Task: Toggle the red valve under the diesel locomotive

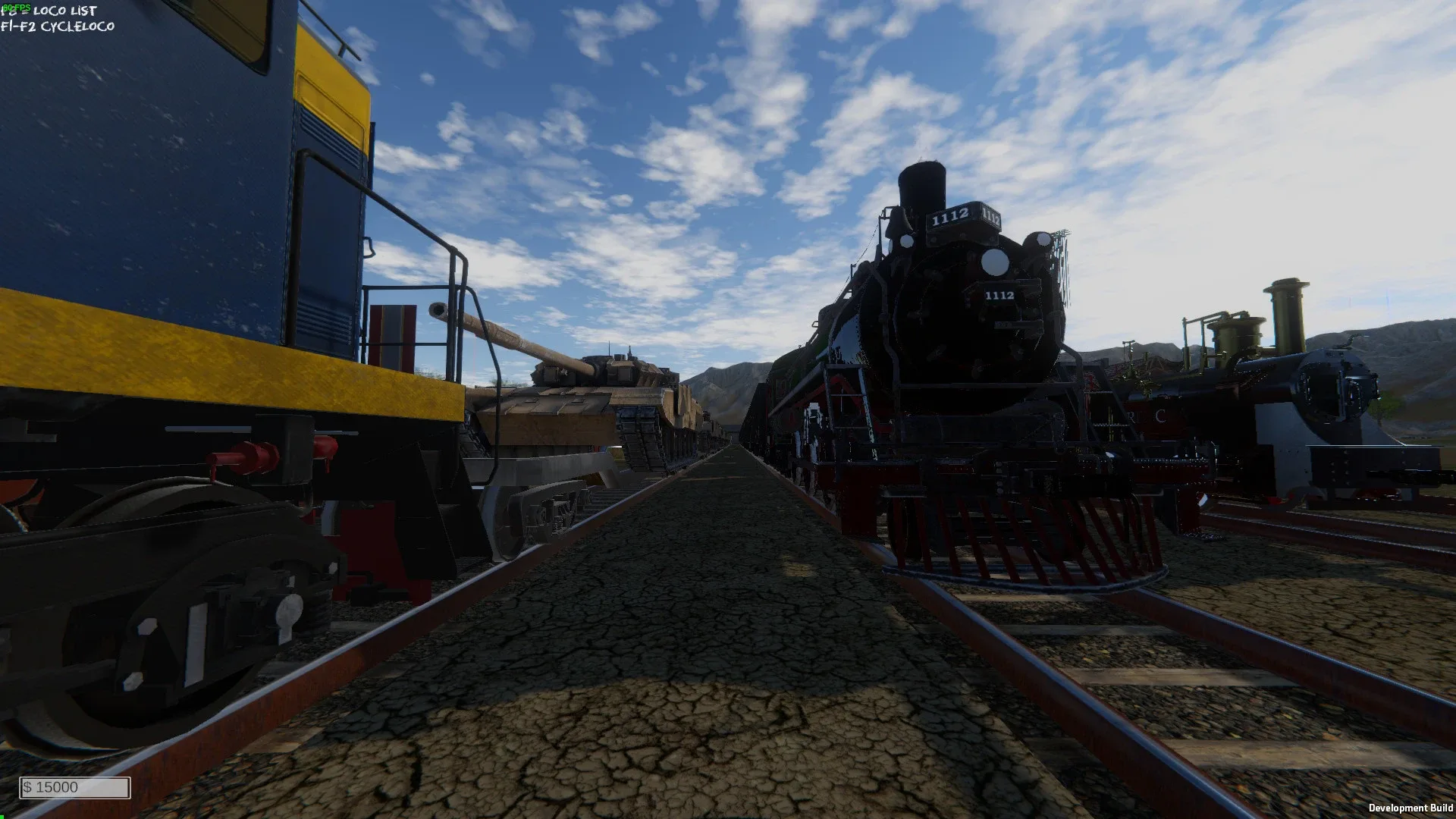Action: (x=243, y=455)
